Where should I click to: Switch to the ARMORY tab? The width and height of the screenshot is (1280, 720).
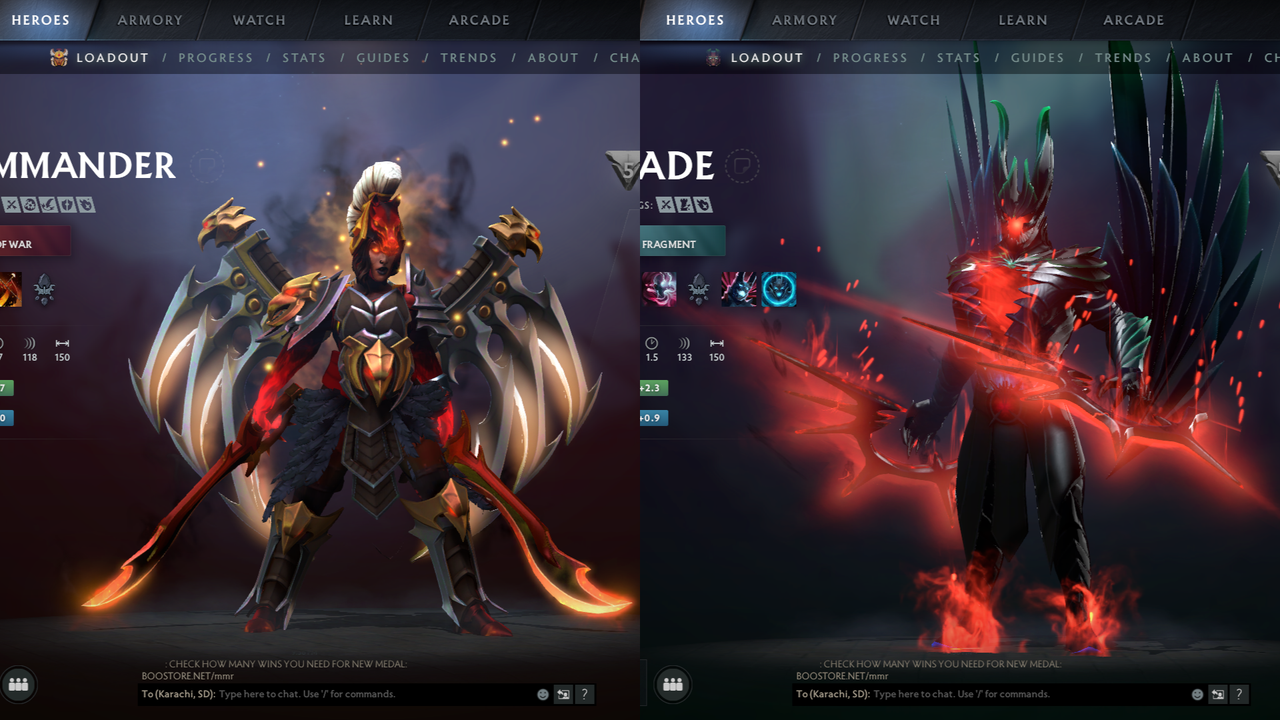click(x=150, y=20)
